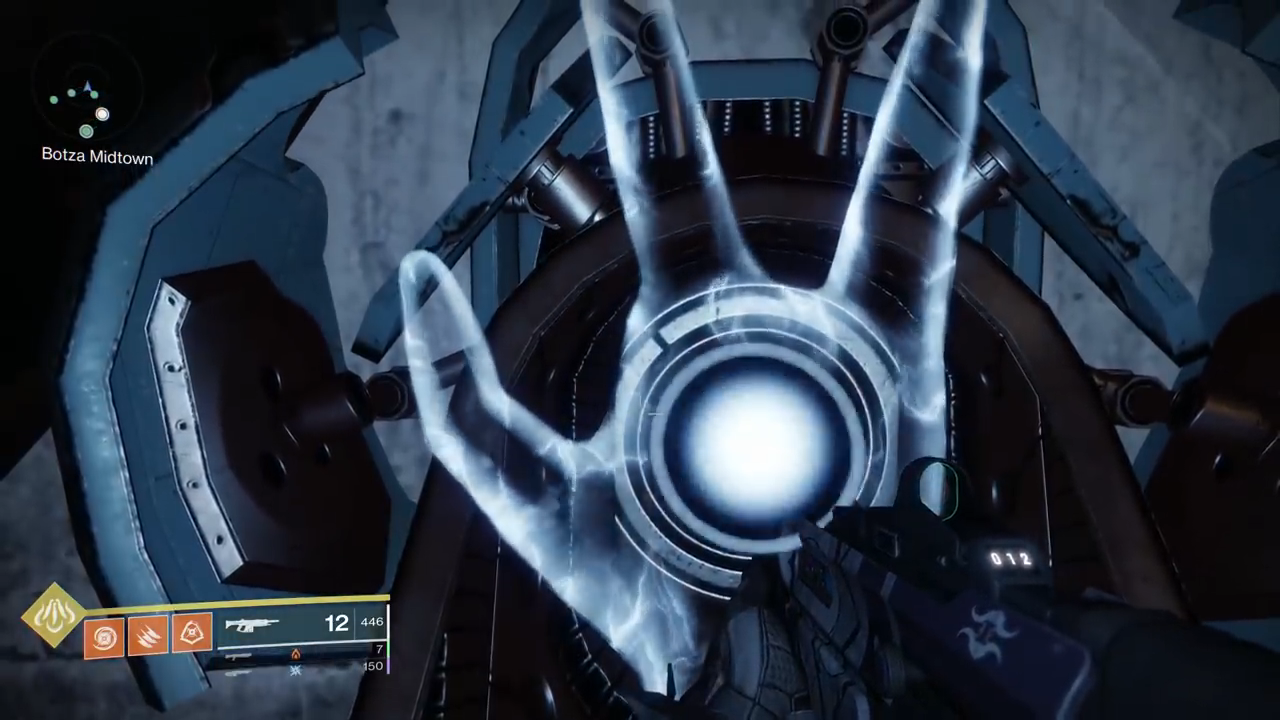Switch to the solar energy weapon

tap(240, 655)
